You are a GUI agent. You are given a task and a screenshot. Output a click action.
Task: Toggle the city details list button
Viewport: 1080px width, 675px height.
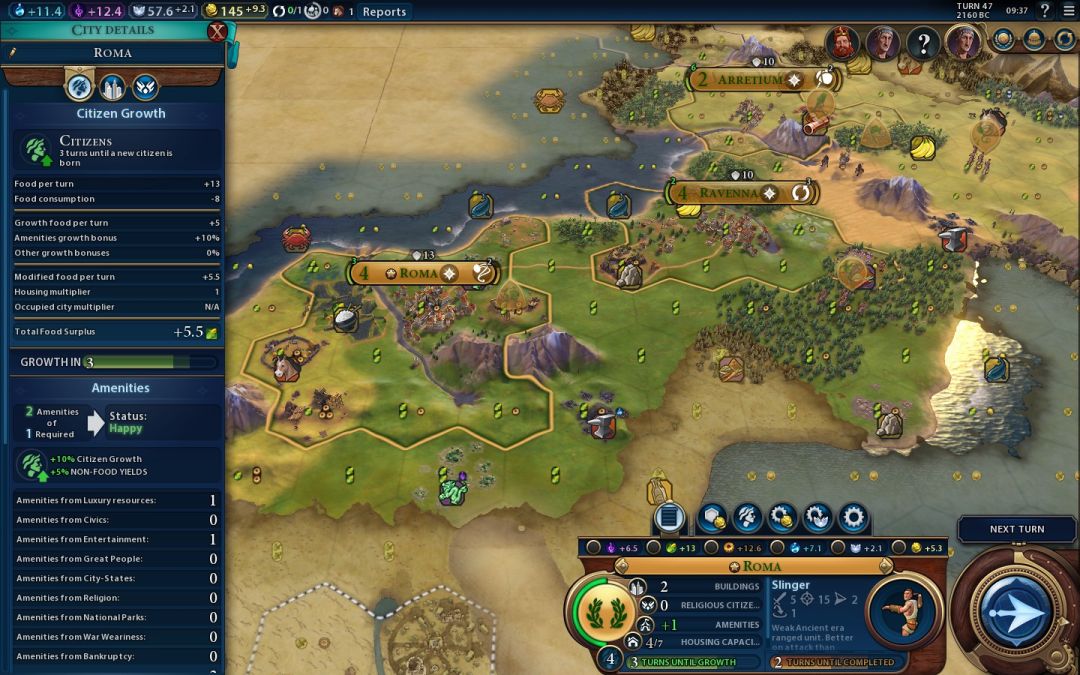pyautogui.click(x=669, y=517)
